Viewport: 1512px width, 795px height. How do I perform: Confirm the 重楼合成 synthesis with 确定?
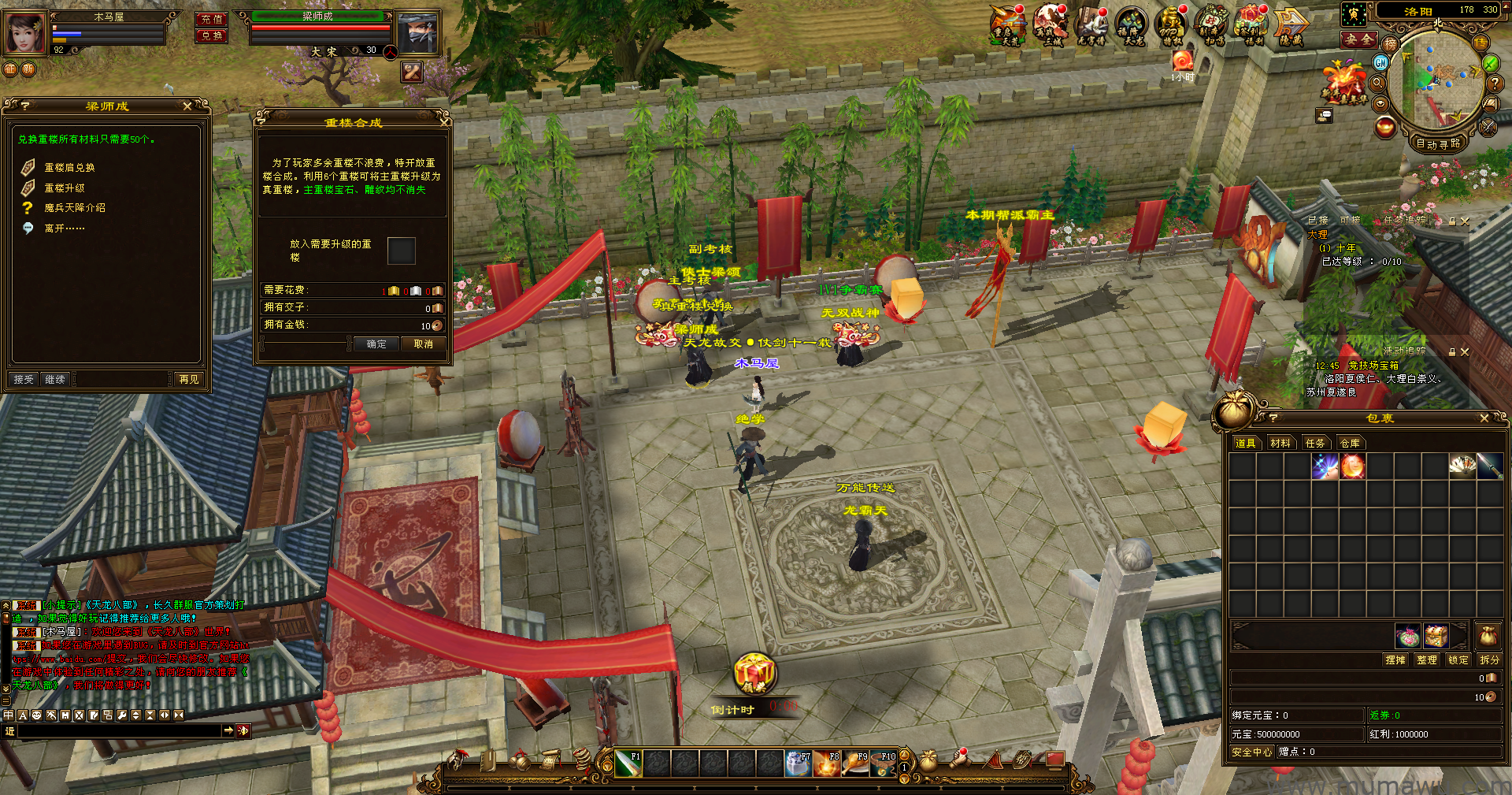[376, 344]
